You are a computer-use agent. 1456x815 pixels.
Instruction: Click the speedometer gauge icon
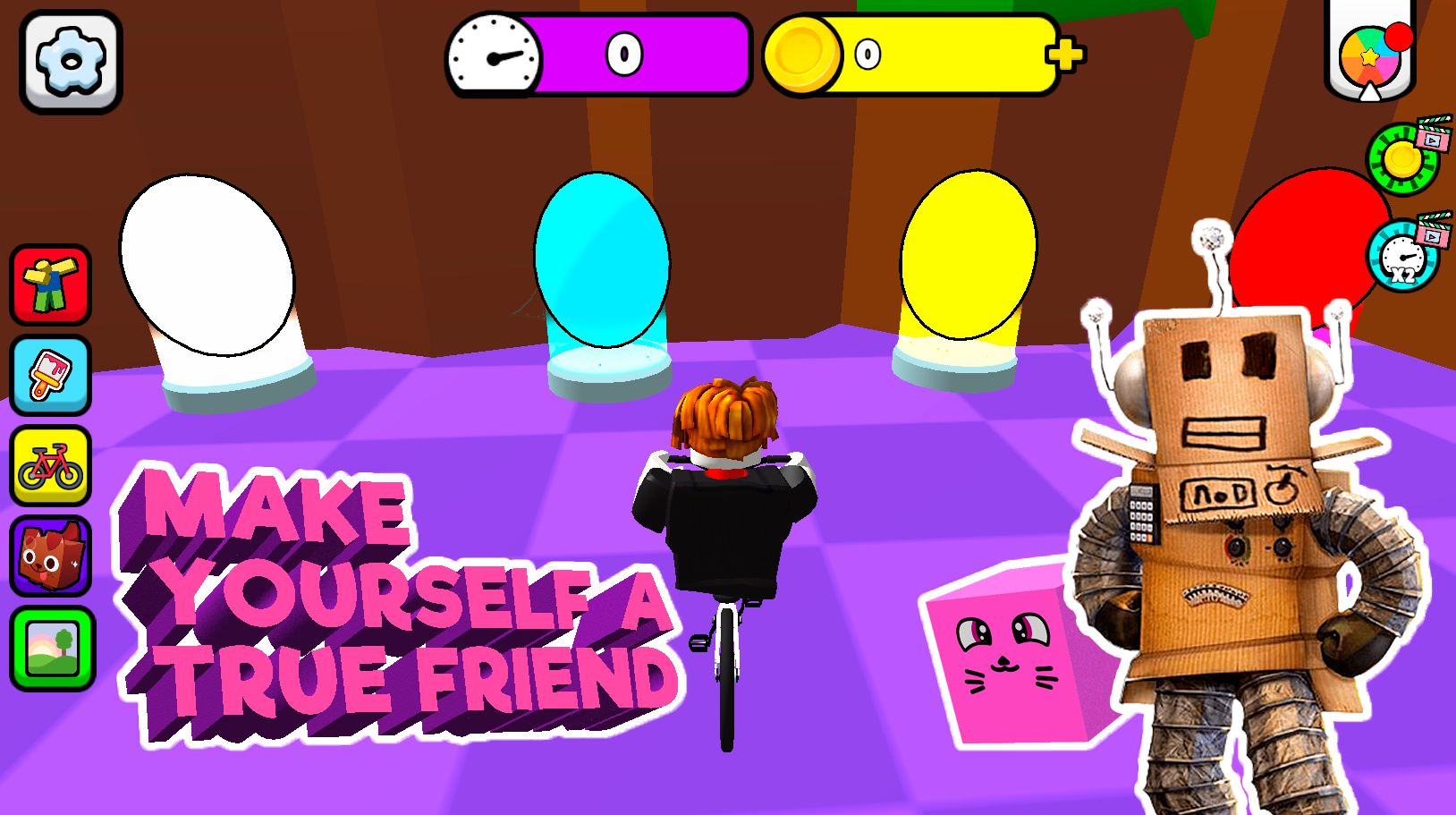point(493,54)
